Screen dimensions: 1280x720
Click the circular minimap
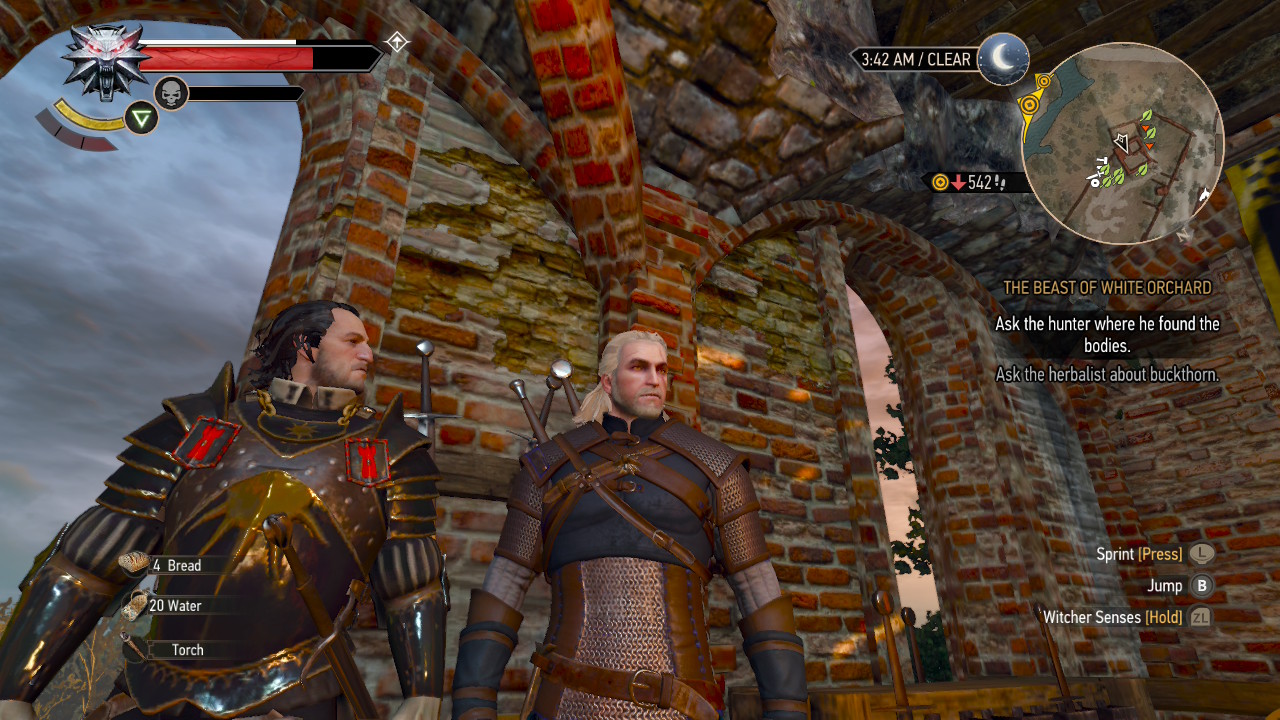point(1123,144)
